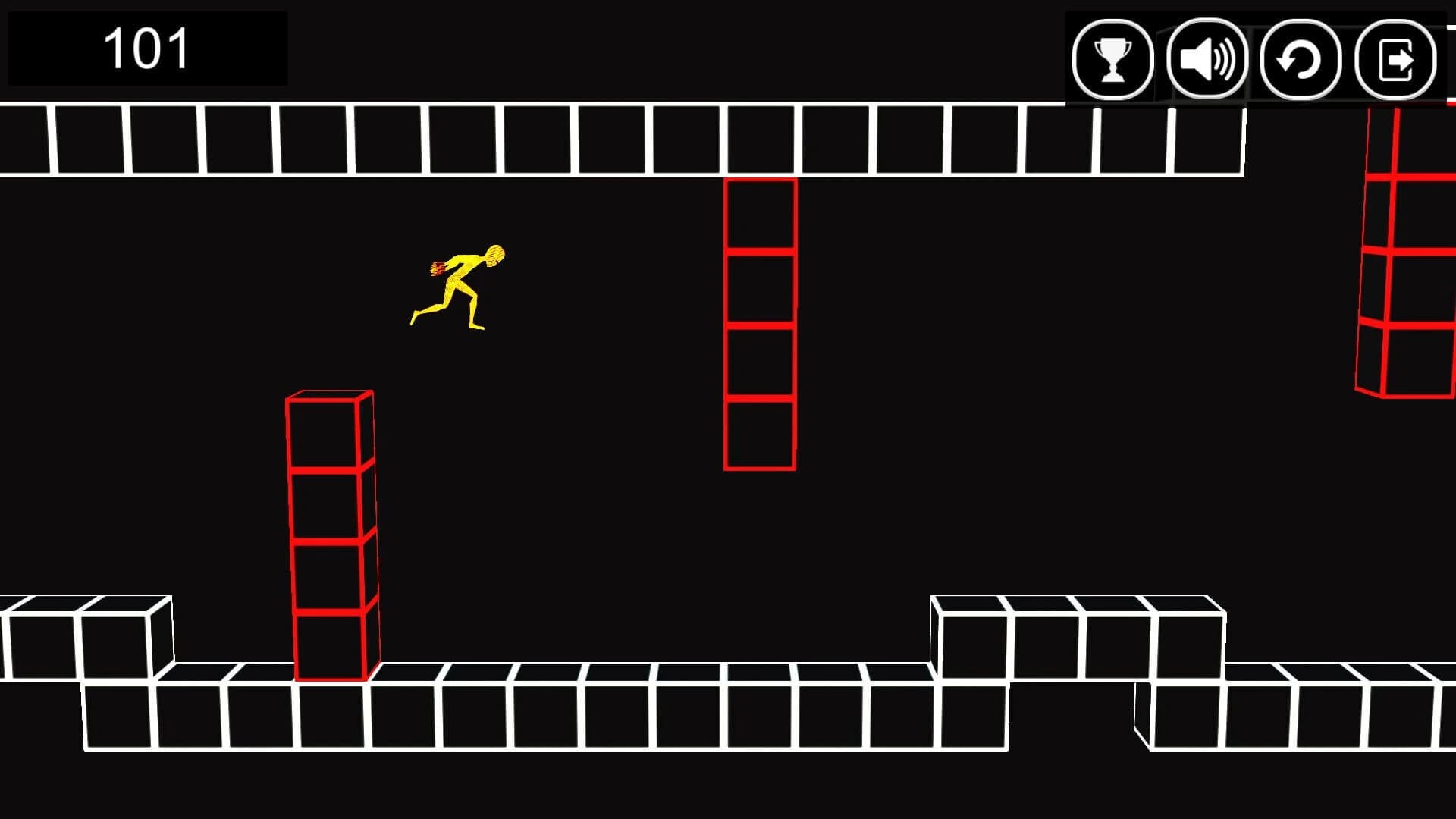Image resolution: width=1456 pixels, height=819 pixels.
Task: Click the red tower on right edge
Action: click(x=1410, y=250)
